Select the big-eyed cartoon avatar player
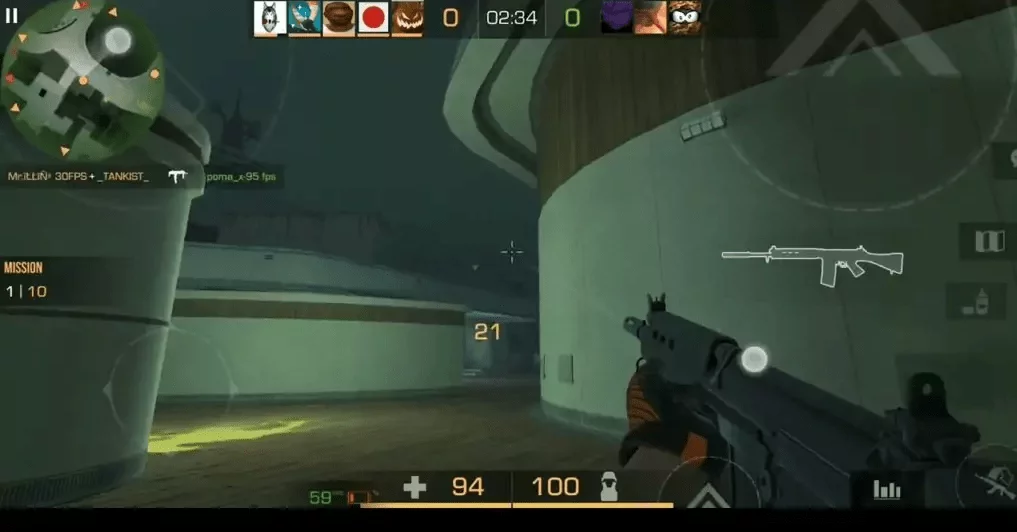 684,18
